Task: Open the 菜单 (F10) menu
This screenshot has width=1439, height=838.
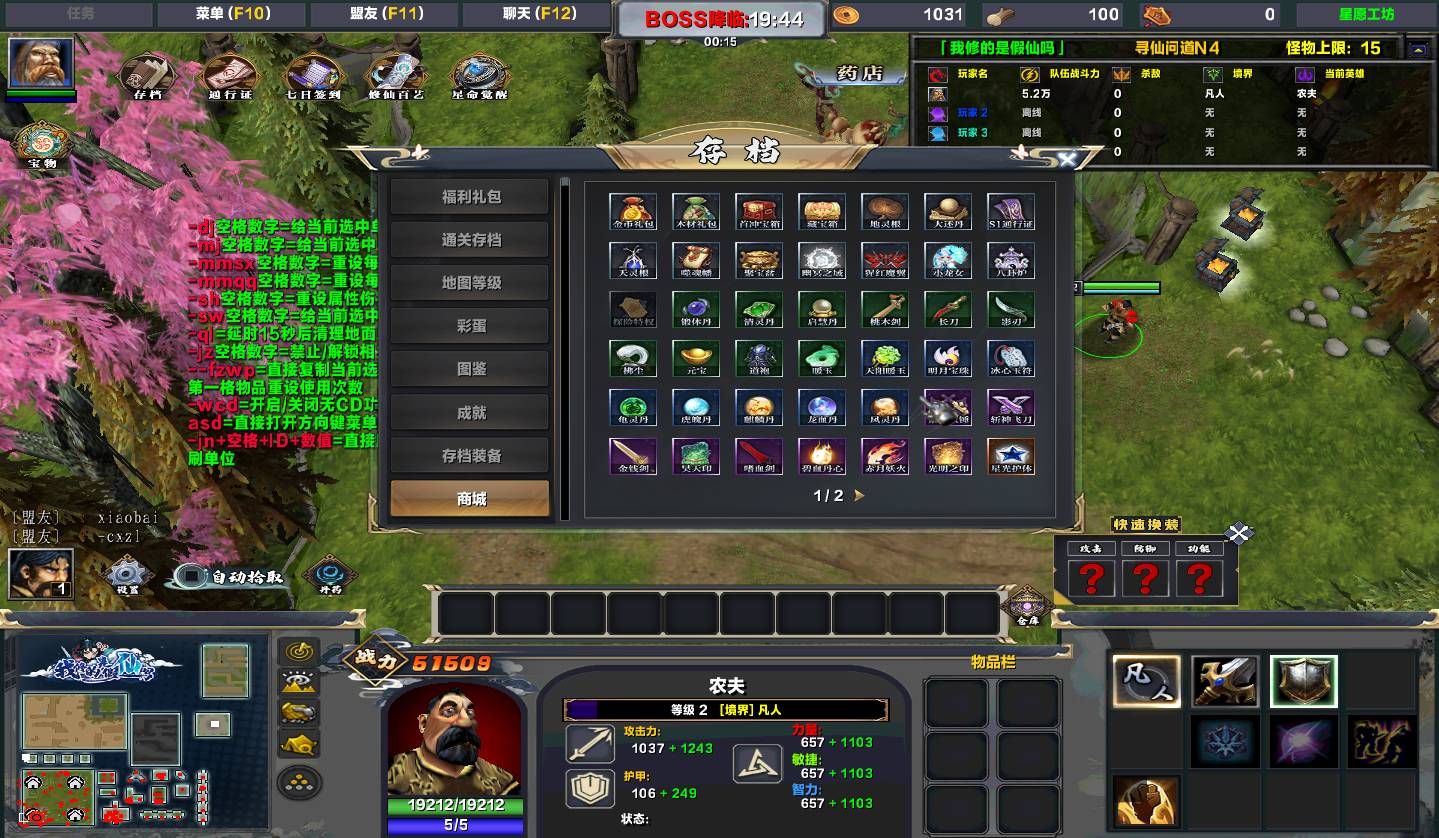Action: pyautogui.click(x=233, y=14)
